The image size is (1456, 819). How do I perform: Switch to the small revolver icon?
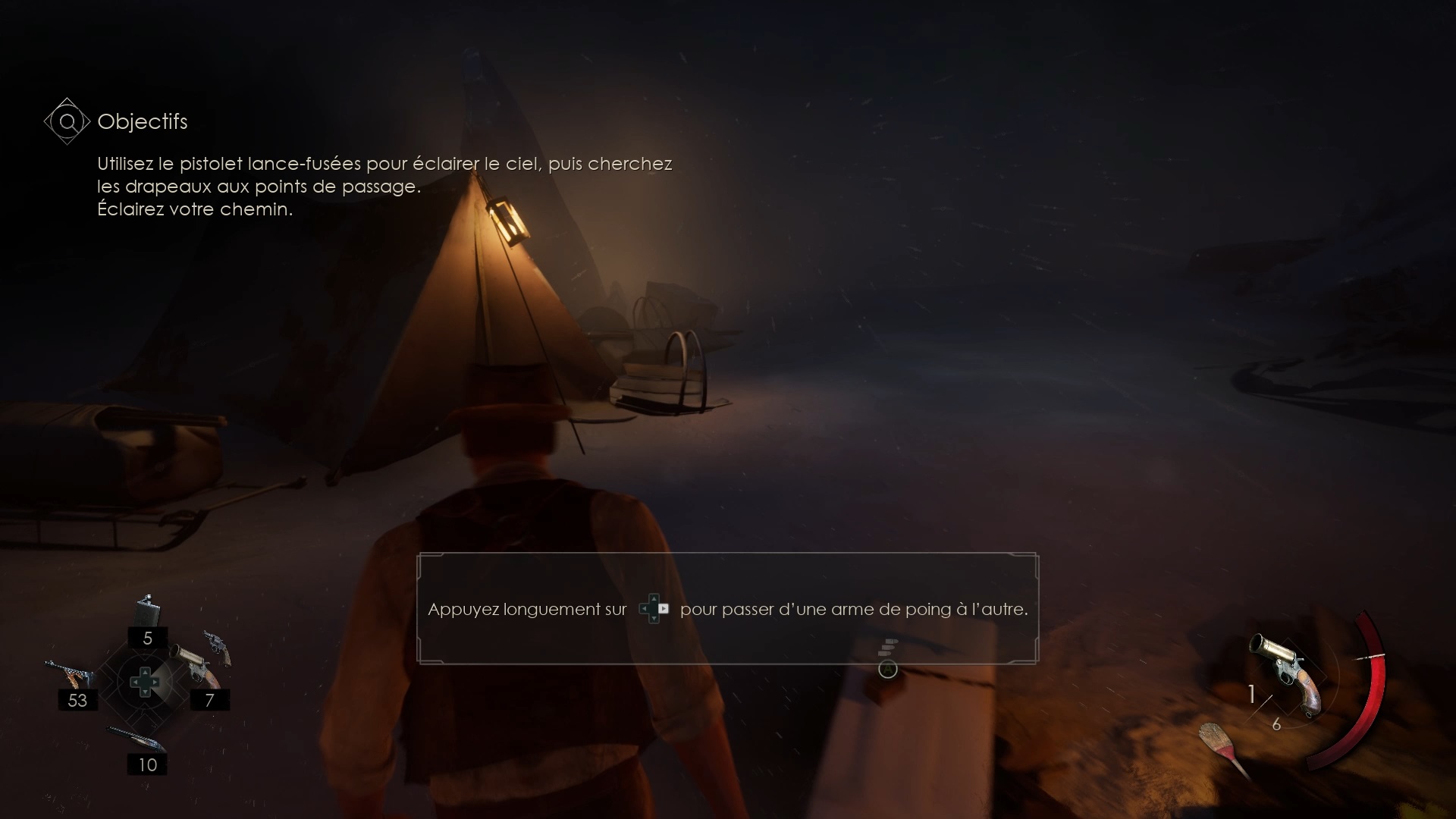tap(218, 645)
